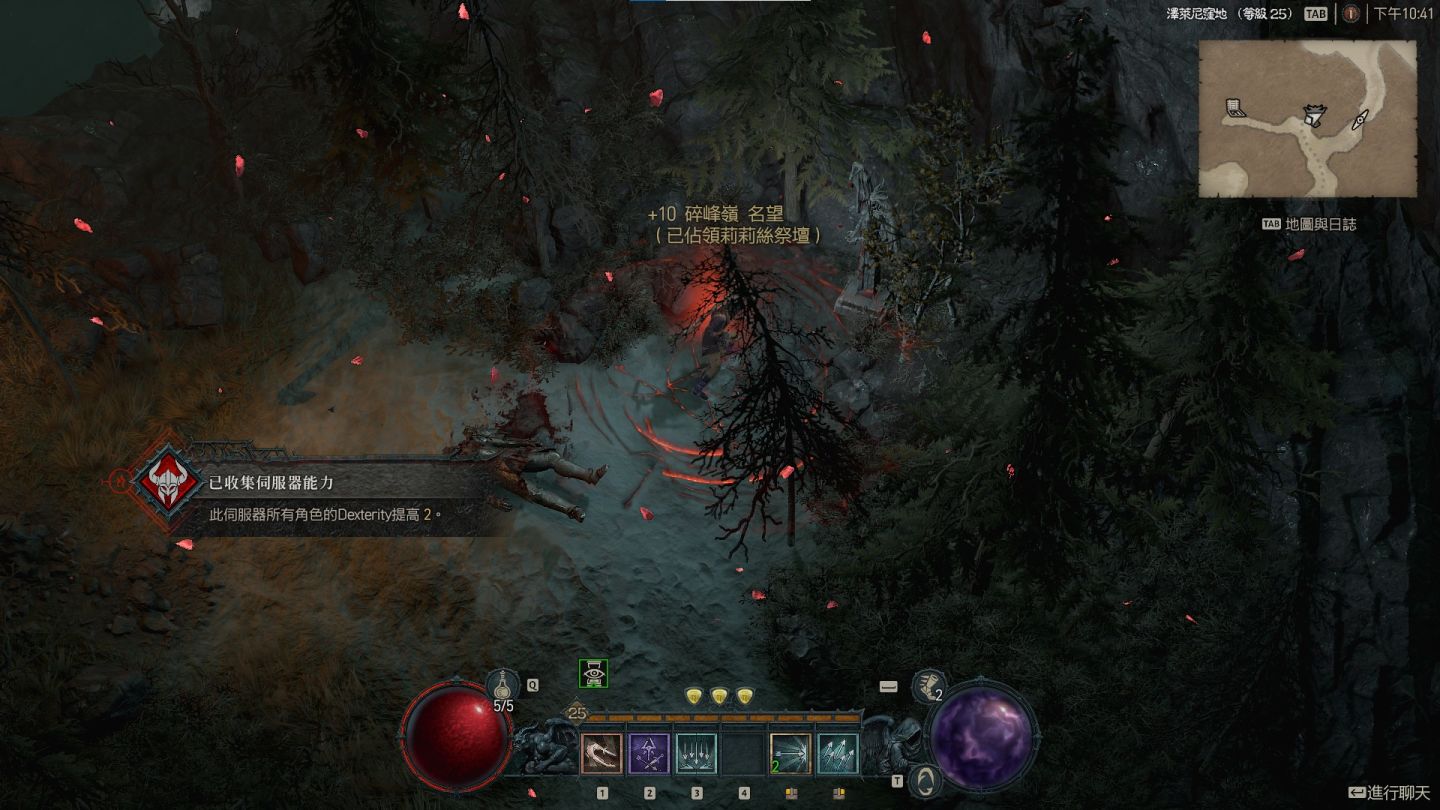Open chat via 進行聊天
1440x810 pixels.
(1389, 793)
